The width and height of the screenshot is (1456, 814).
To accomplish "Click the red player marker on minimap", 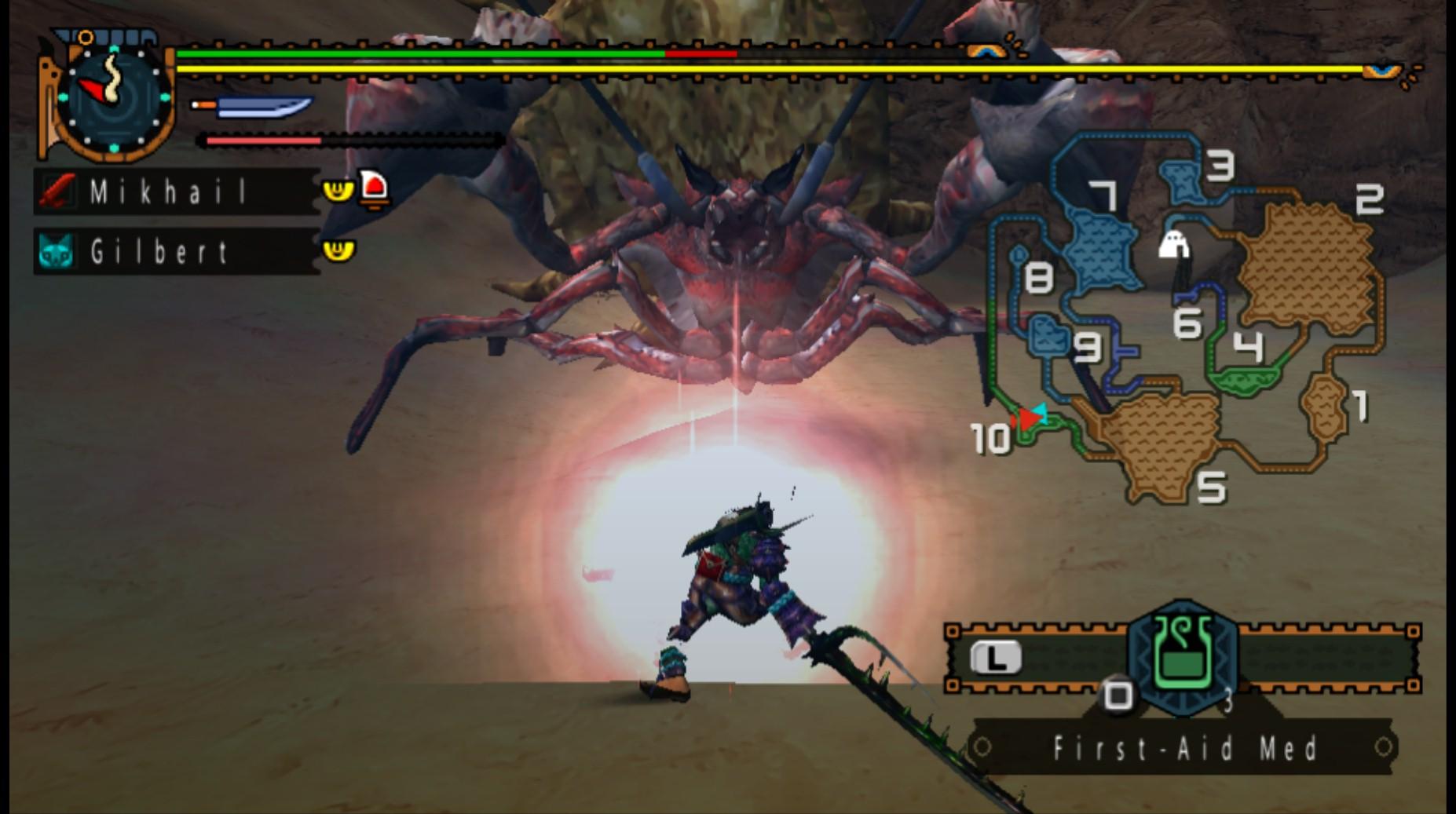I will tap(1026, 420).
